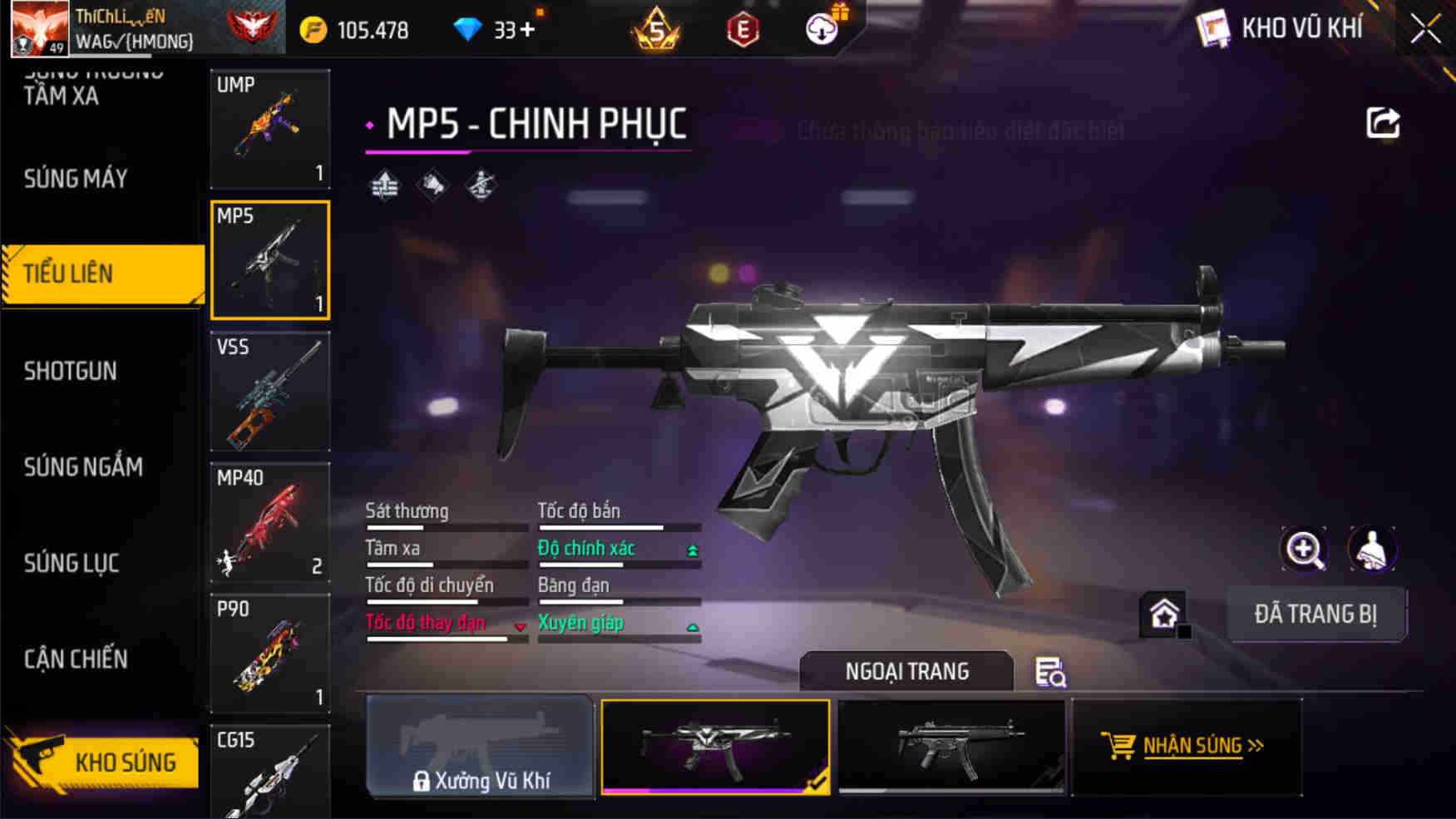Pick the VSS weapon tile
The image size is (1456, 819).
point(270,391)
